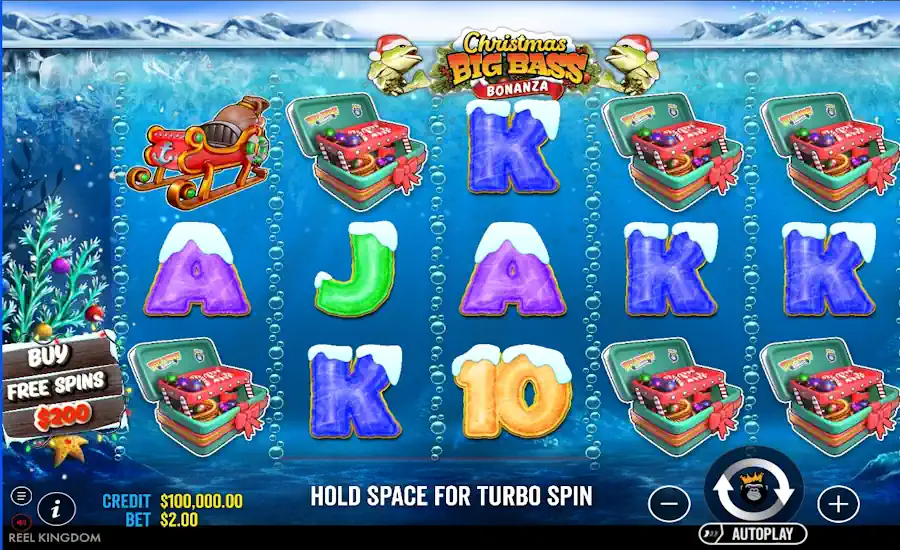Show the game info paytable
The image size is (900, 550).
point(56,508)
